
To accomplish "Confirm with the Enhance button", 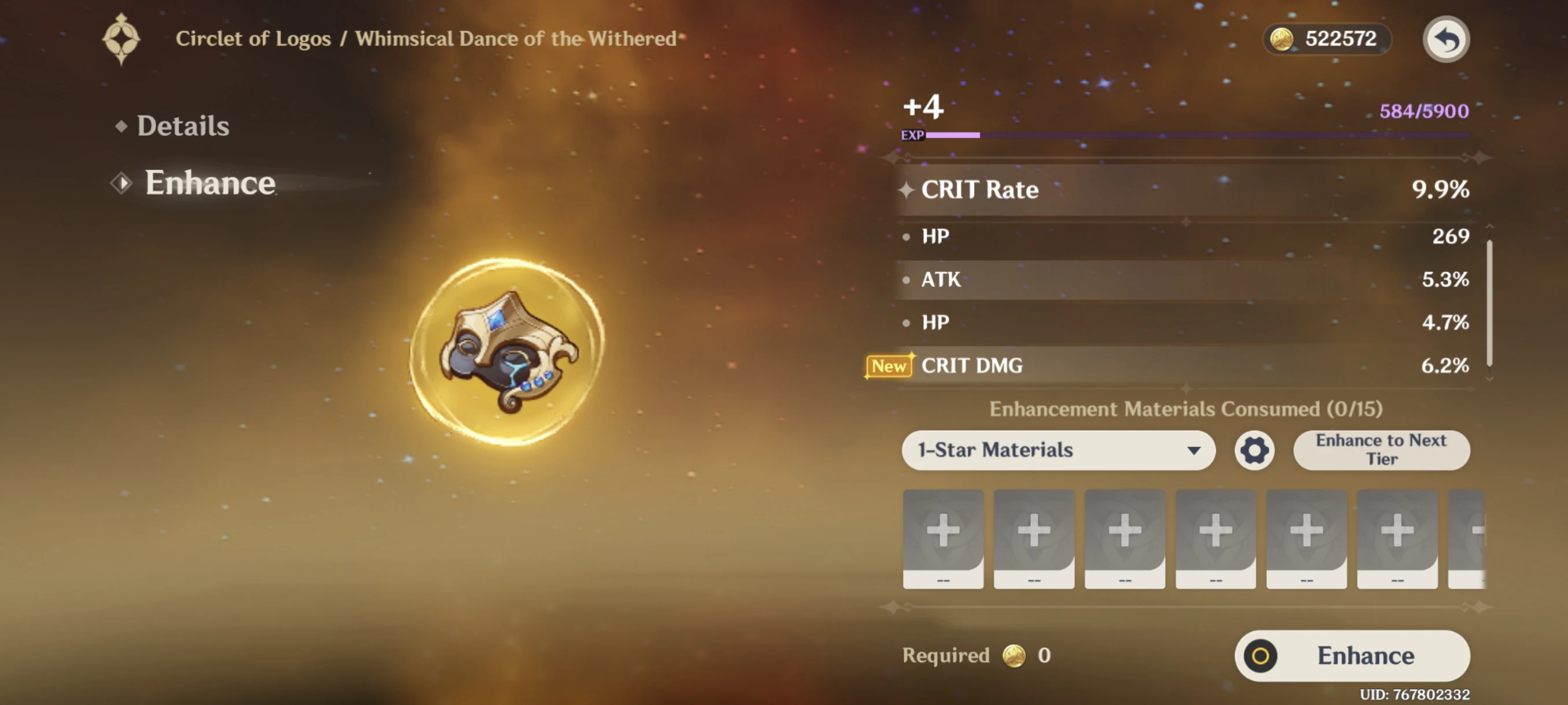I will [x=1352, y=655].
